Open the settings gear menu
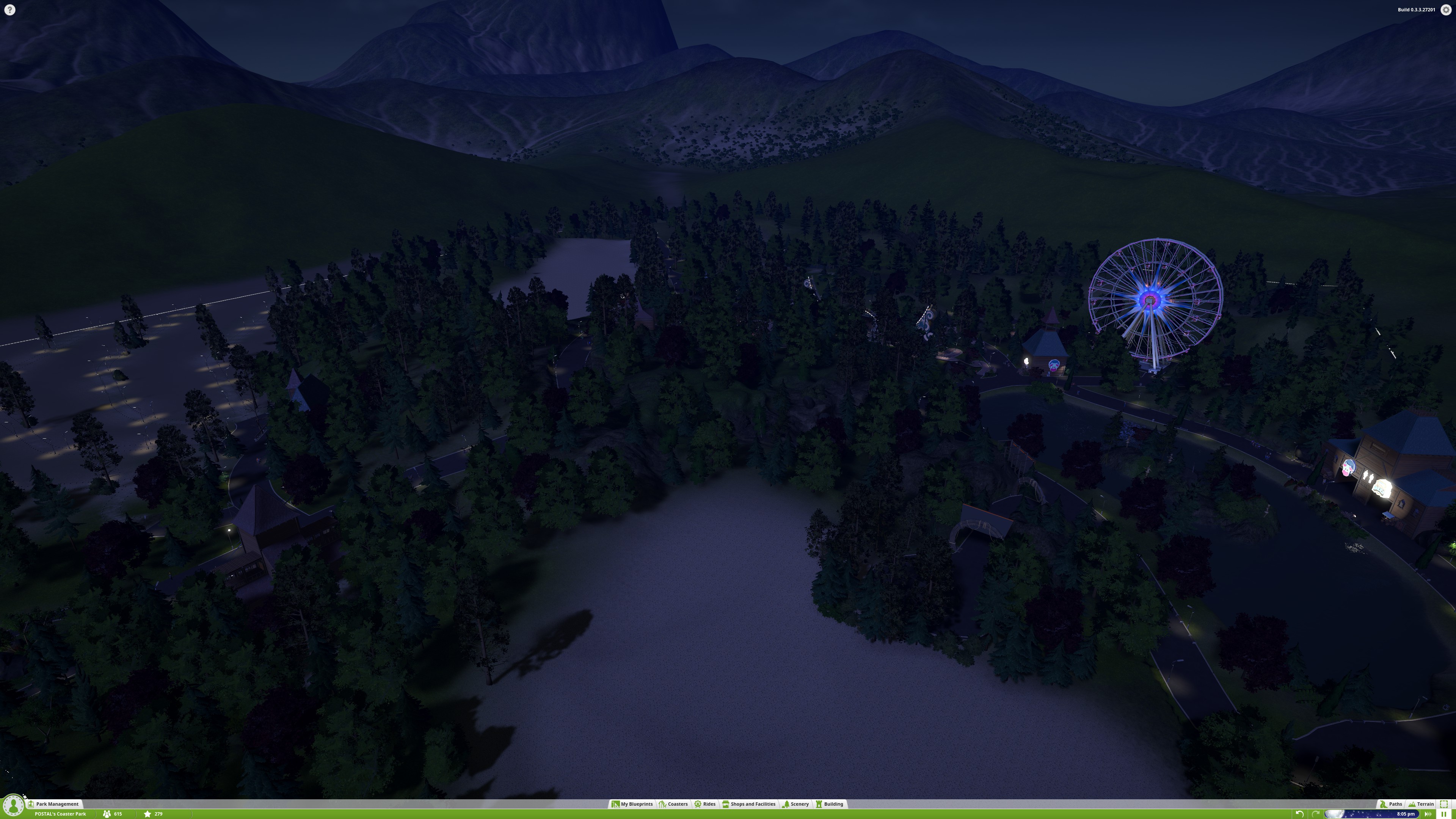This screenshot has width=1456, height=819. [x=1446, y=9]
